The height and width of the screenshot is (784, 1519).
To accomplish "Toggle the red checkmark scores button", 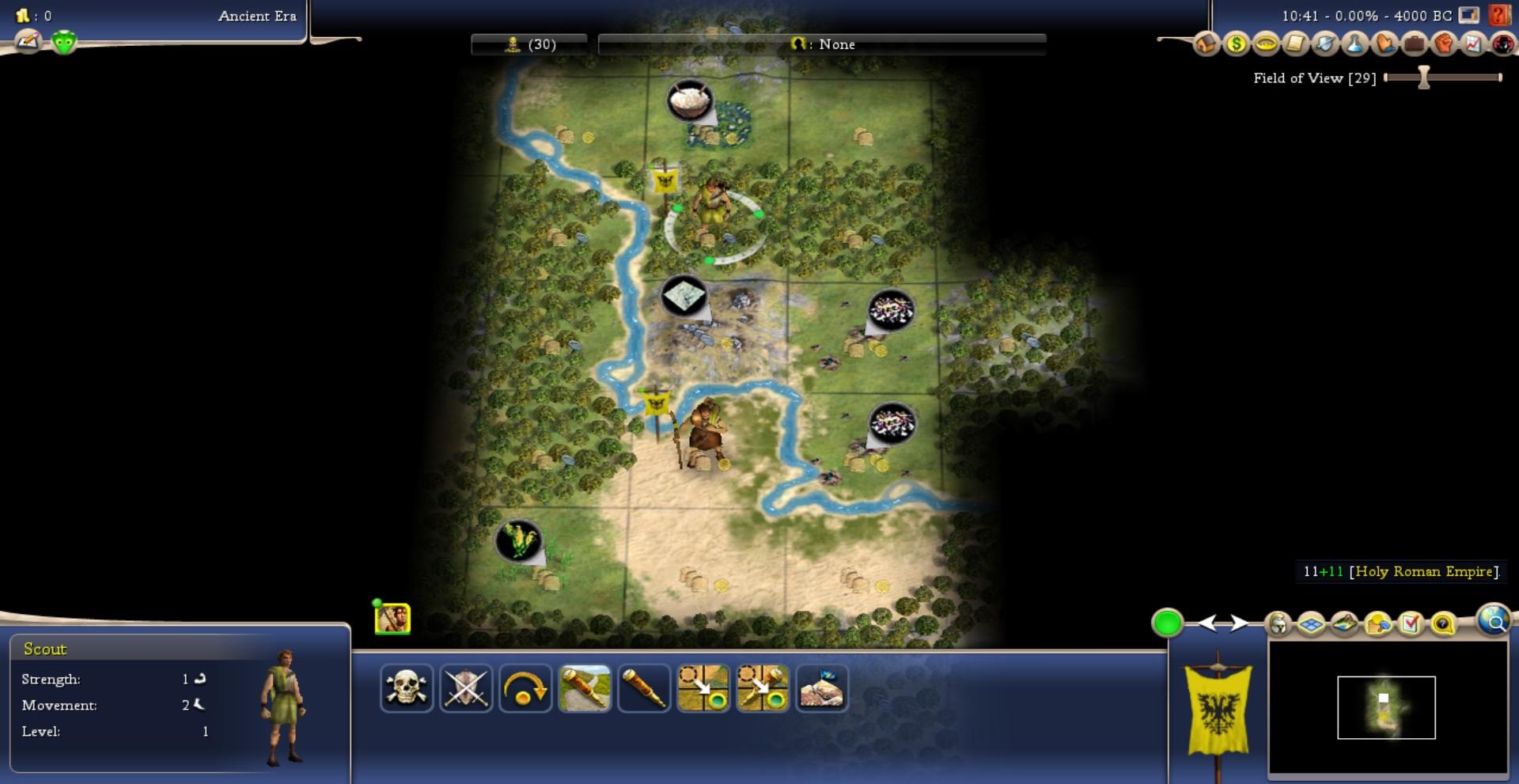I will [1411, 624].
